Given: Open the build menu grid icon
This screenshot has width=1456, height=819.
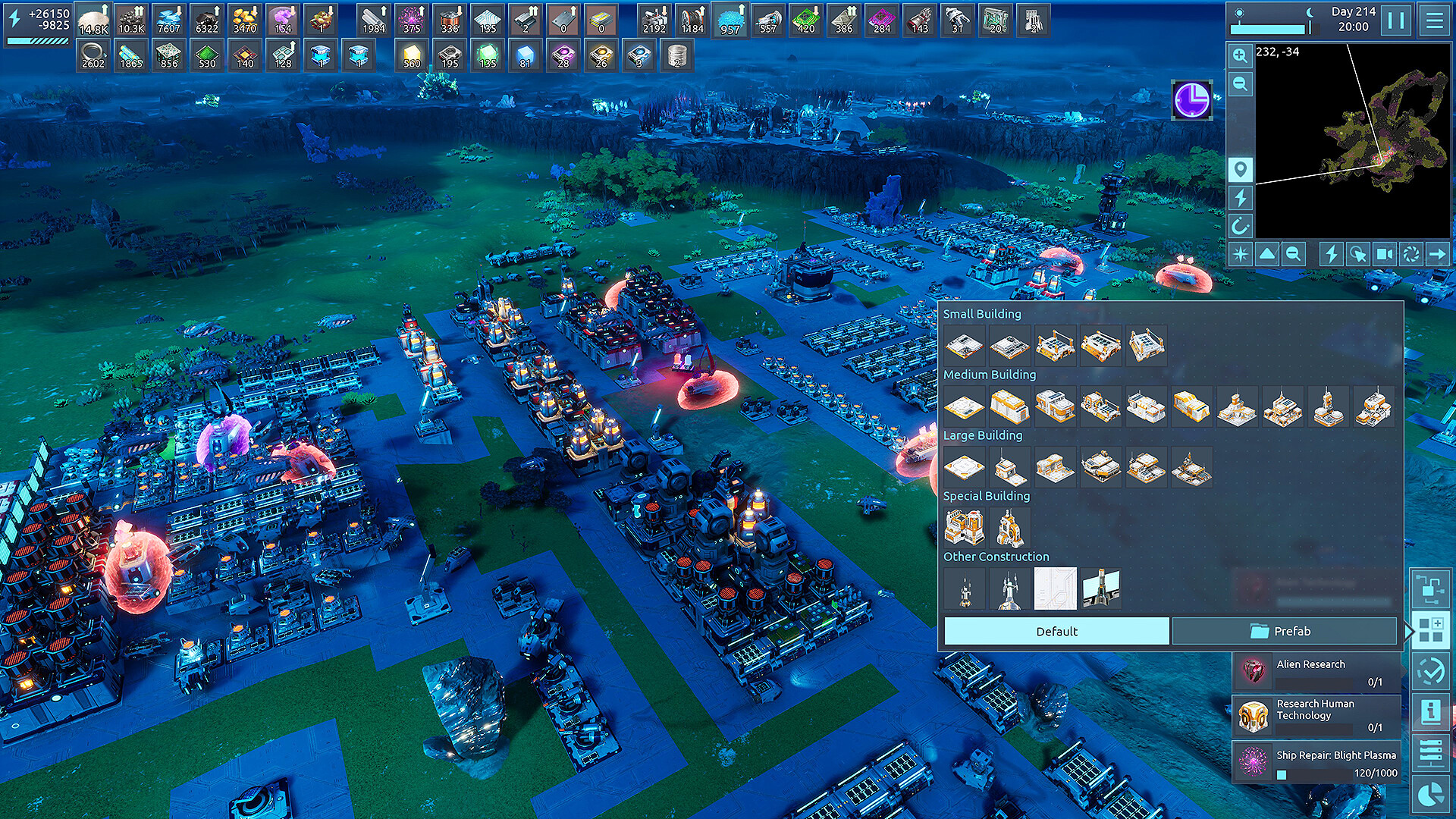Looking at the screenshot, I should [1432, 628].
